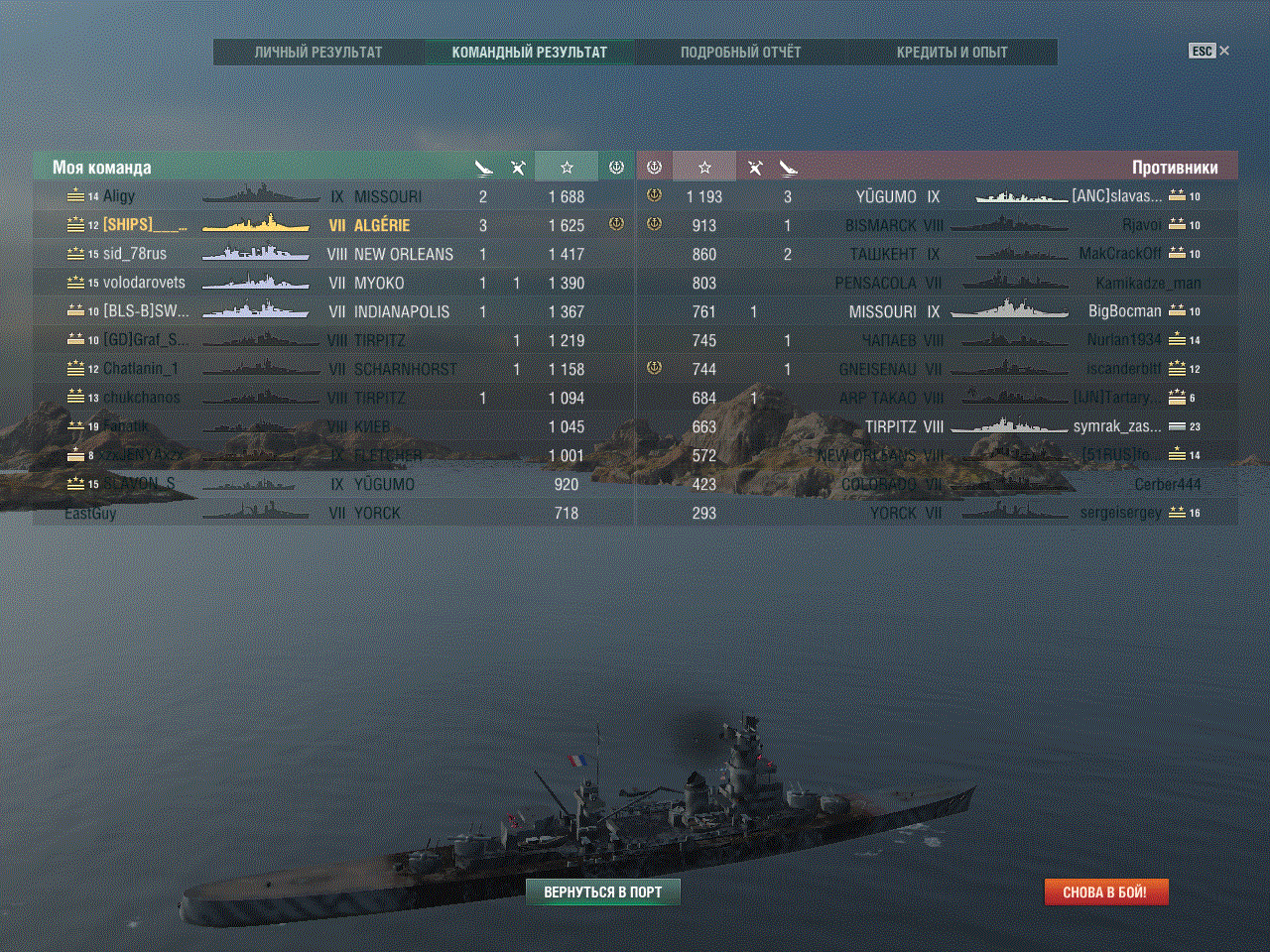Start another battle with СНОВА В БОЙ!

click(1105, 892)
